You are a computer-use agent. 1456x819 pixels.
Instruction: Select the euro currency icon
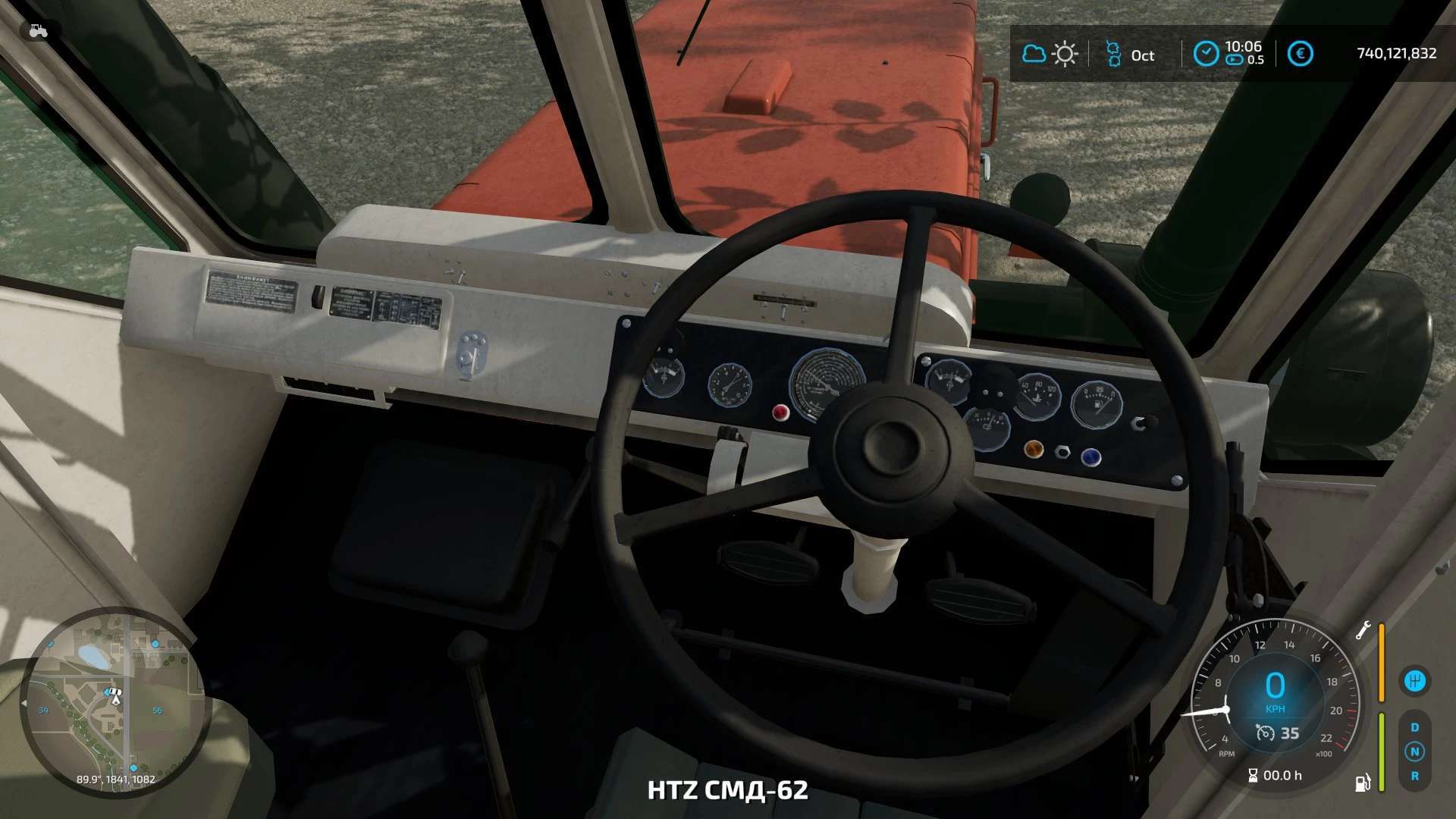pyautogui.click(x=1301, y=54)
